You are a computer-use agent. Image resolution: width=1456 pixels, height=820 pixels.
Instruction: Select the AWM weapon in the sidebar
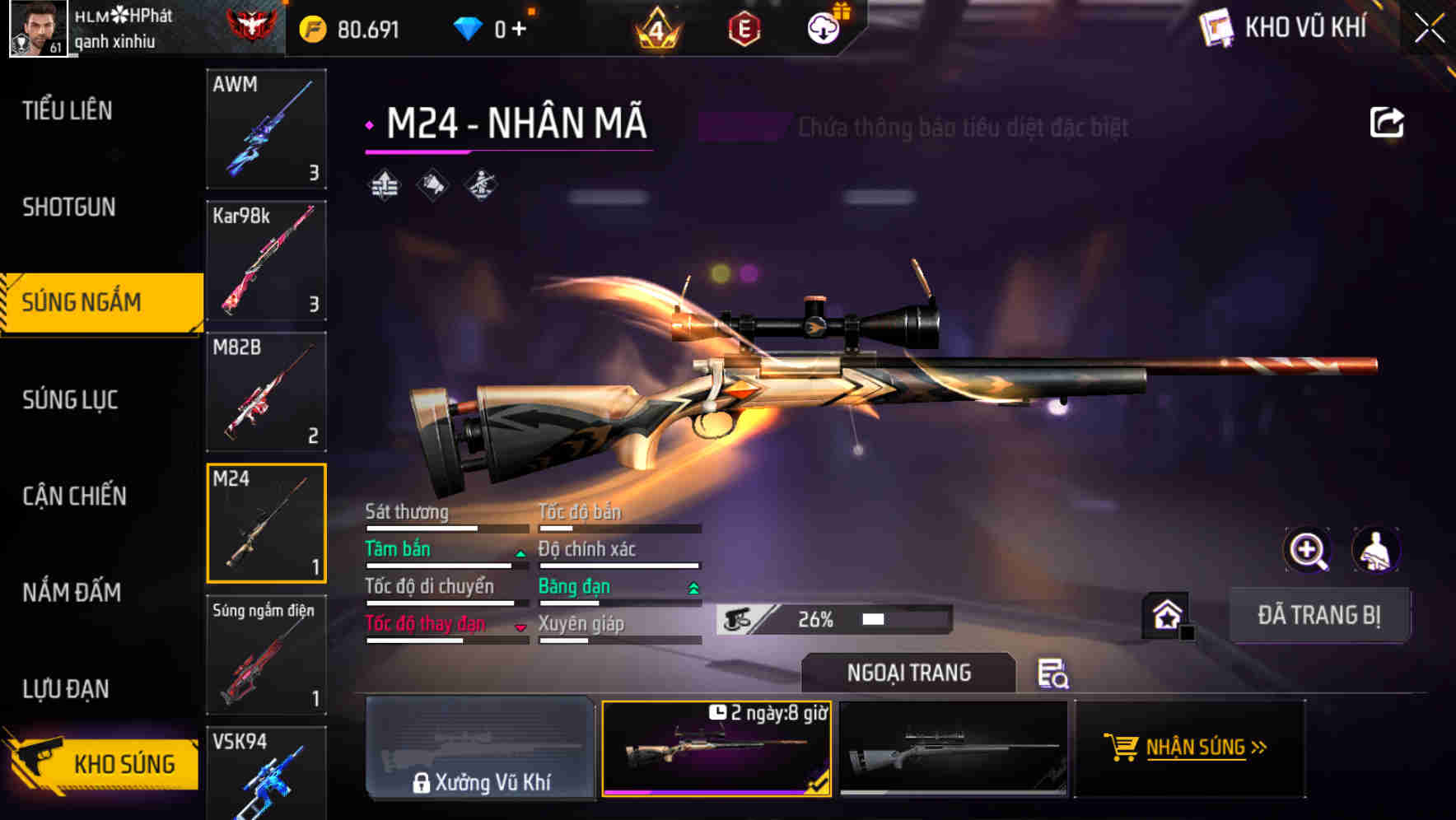coord(266,129)
